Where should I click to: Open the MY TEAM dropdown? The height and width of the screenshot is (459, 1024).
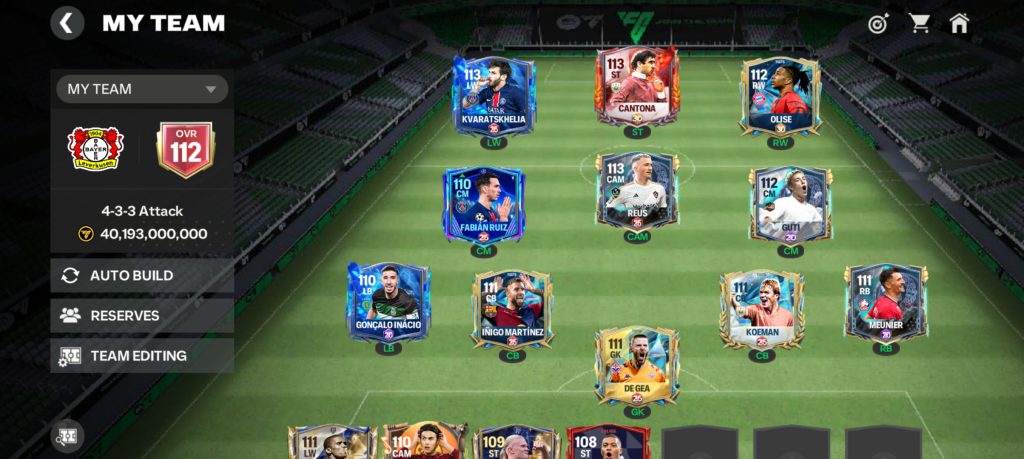[142, 89]
